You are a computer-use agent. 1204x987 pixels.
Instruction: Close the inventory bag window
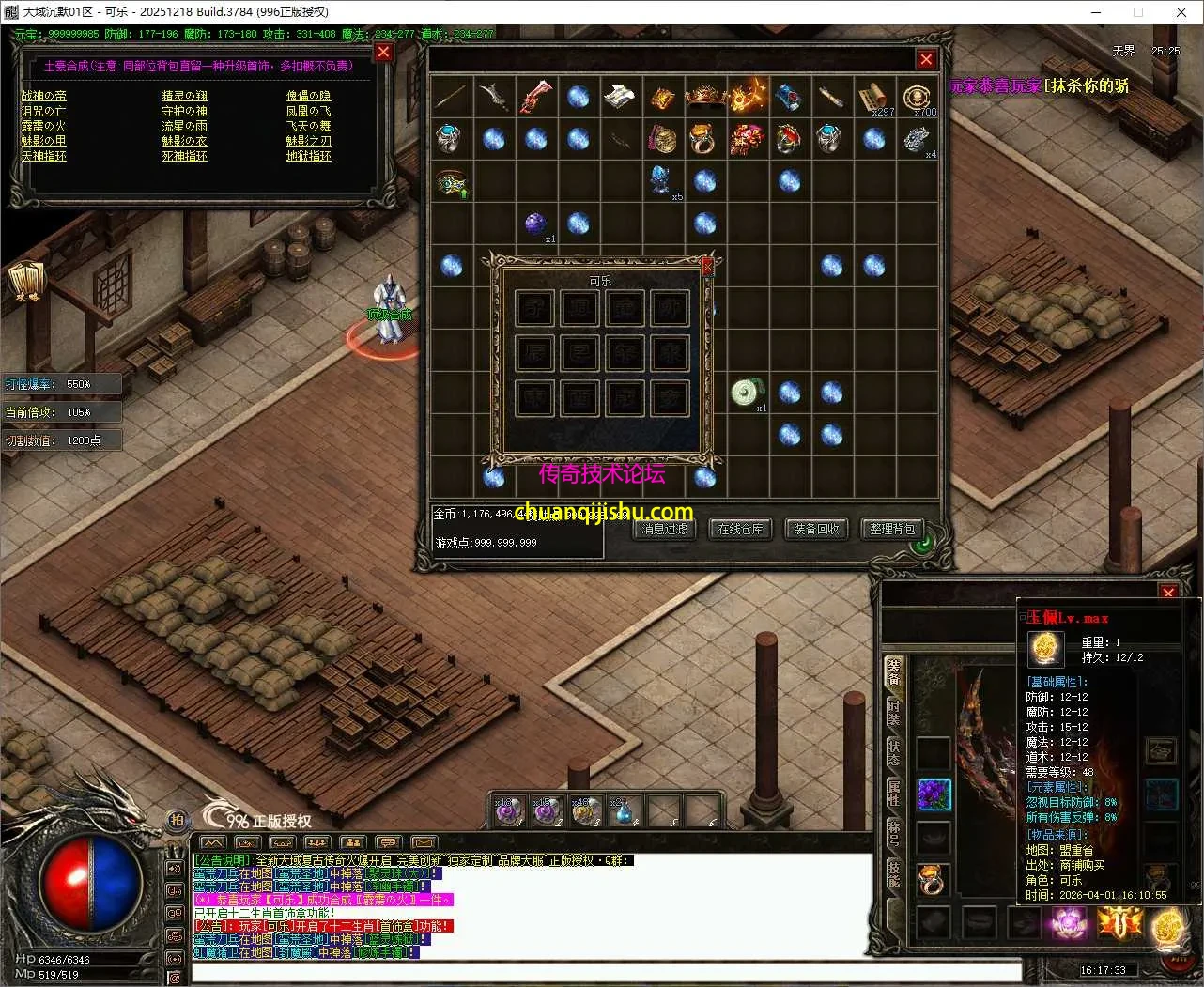click(x=926, y=59)
